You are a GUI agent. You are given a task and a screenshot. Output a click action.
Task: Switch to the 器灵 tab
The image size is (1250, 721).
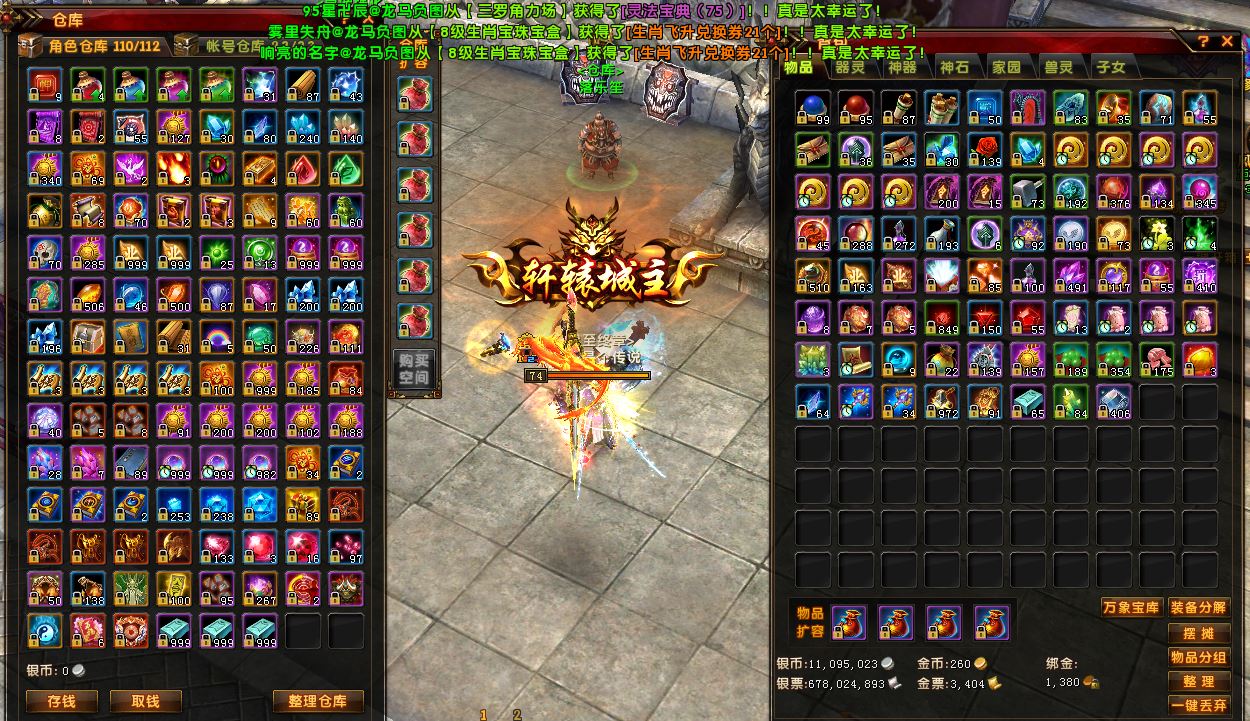pyautogui.click(x=850, y=67)
